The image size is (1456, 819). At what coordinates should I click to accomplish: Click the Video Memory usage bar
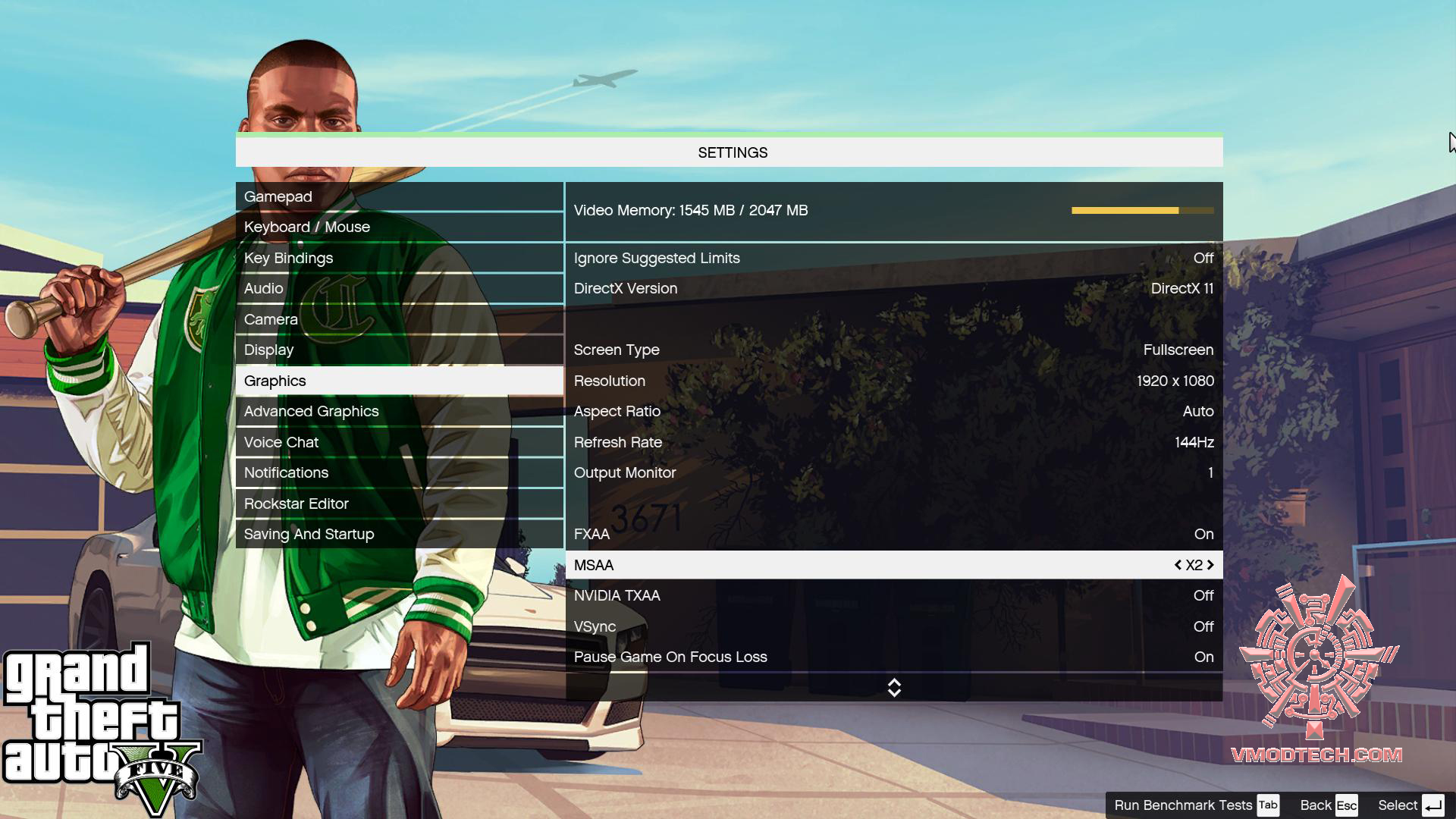click(x=1144, y=211)
